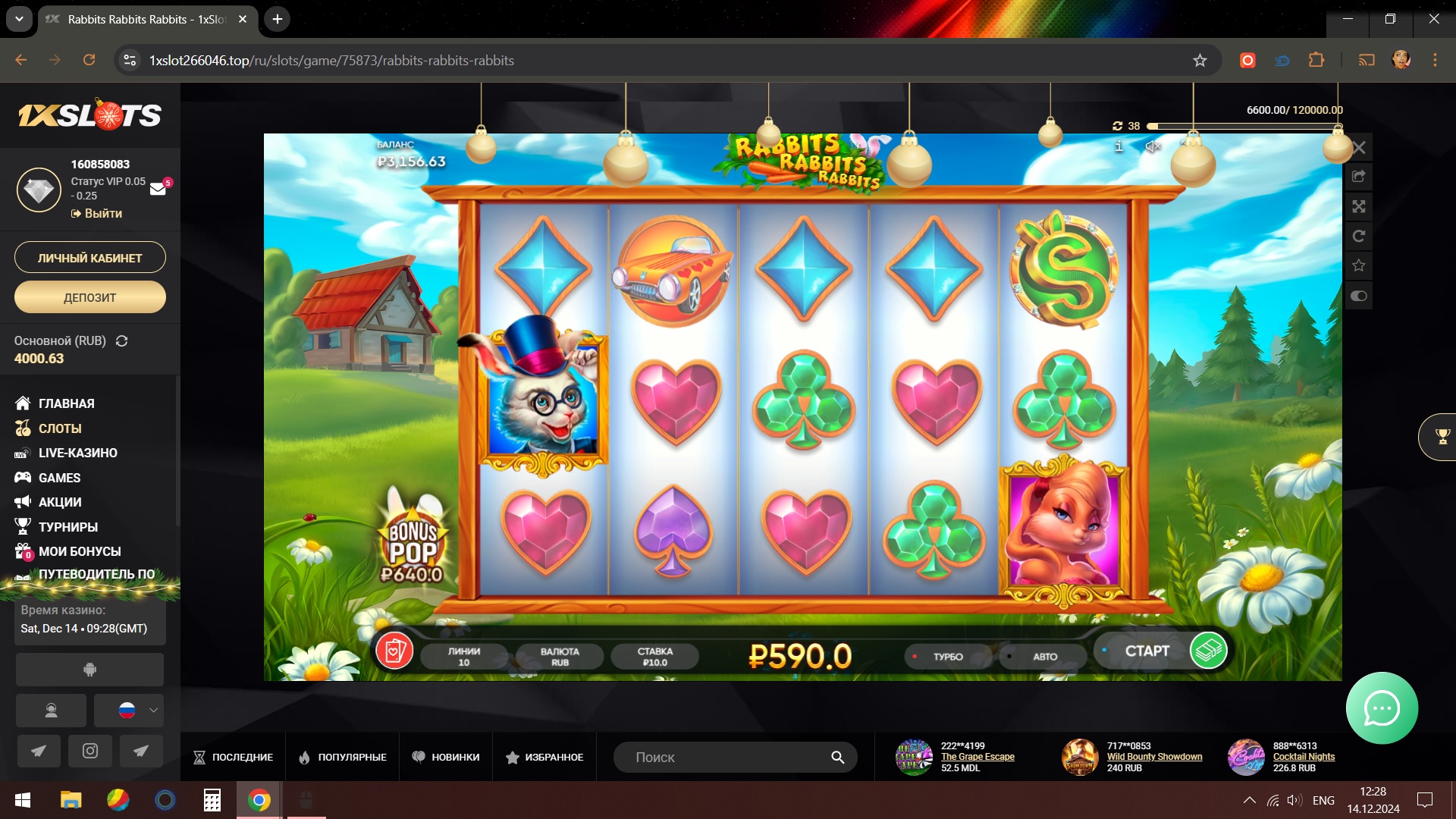Open the game info "i" button
Image resolution: width=1456 pixels, height=819 pixels.
1119,146
